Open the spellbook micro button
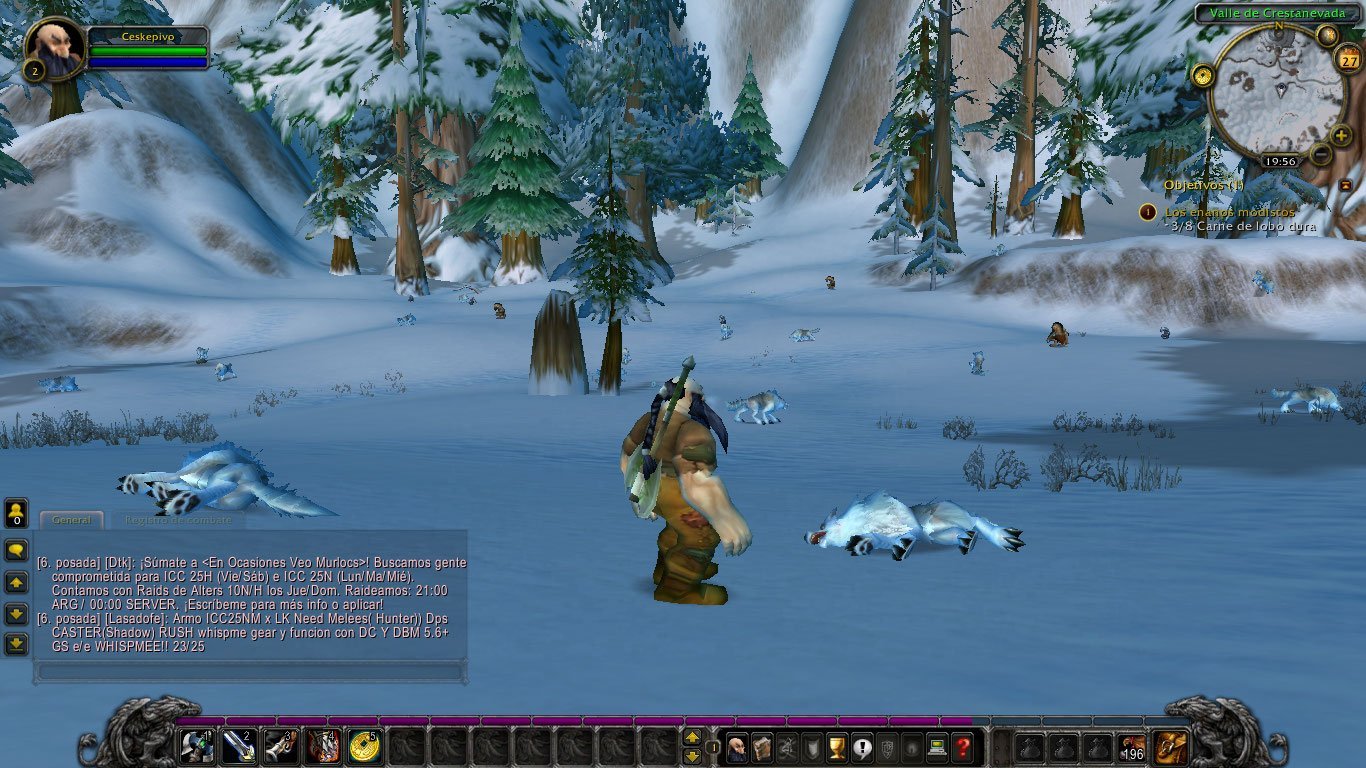 762,746
